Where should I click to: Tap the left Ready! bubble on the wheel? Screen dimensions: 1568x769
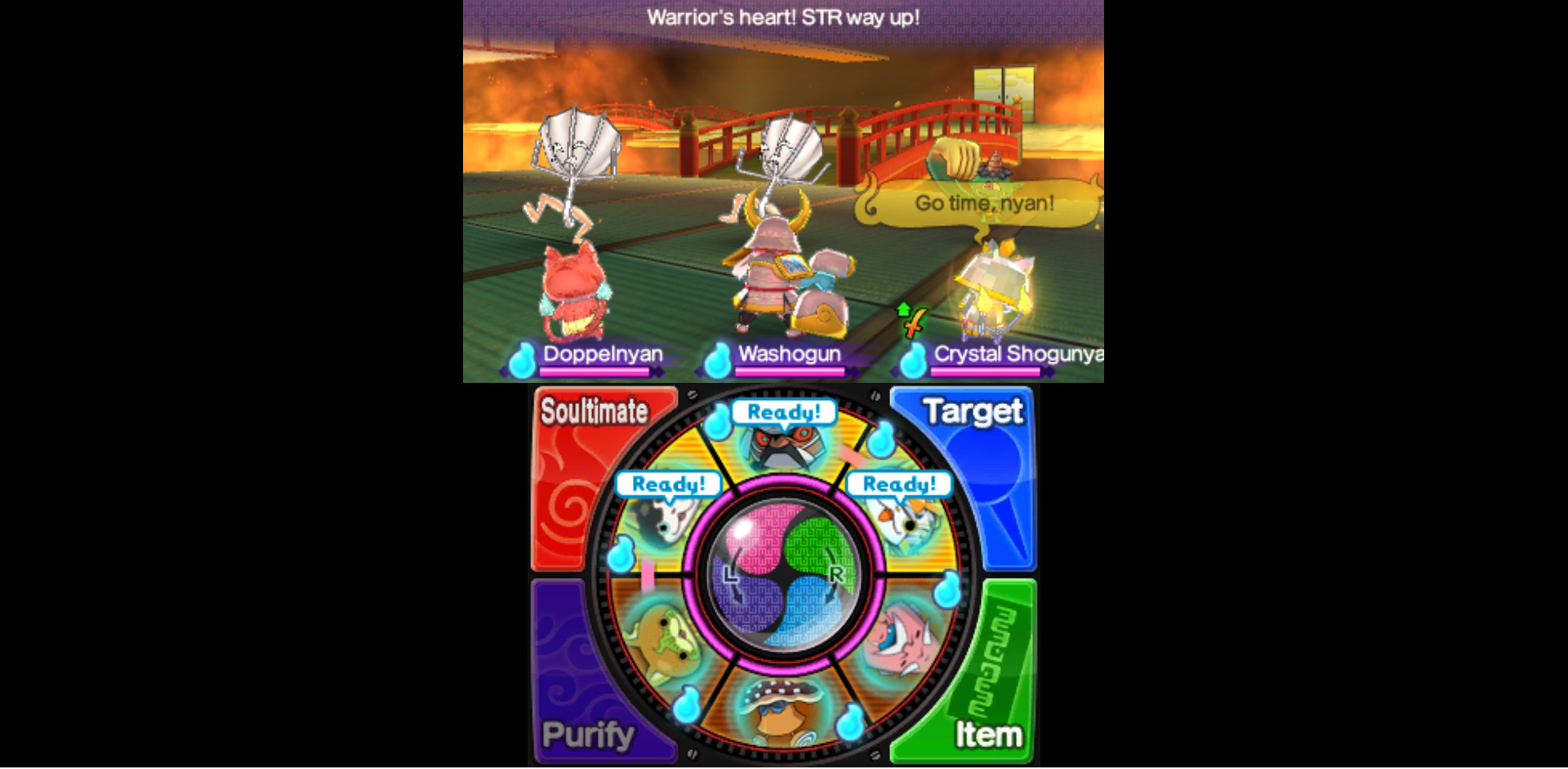click(x=670, y=483)
